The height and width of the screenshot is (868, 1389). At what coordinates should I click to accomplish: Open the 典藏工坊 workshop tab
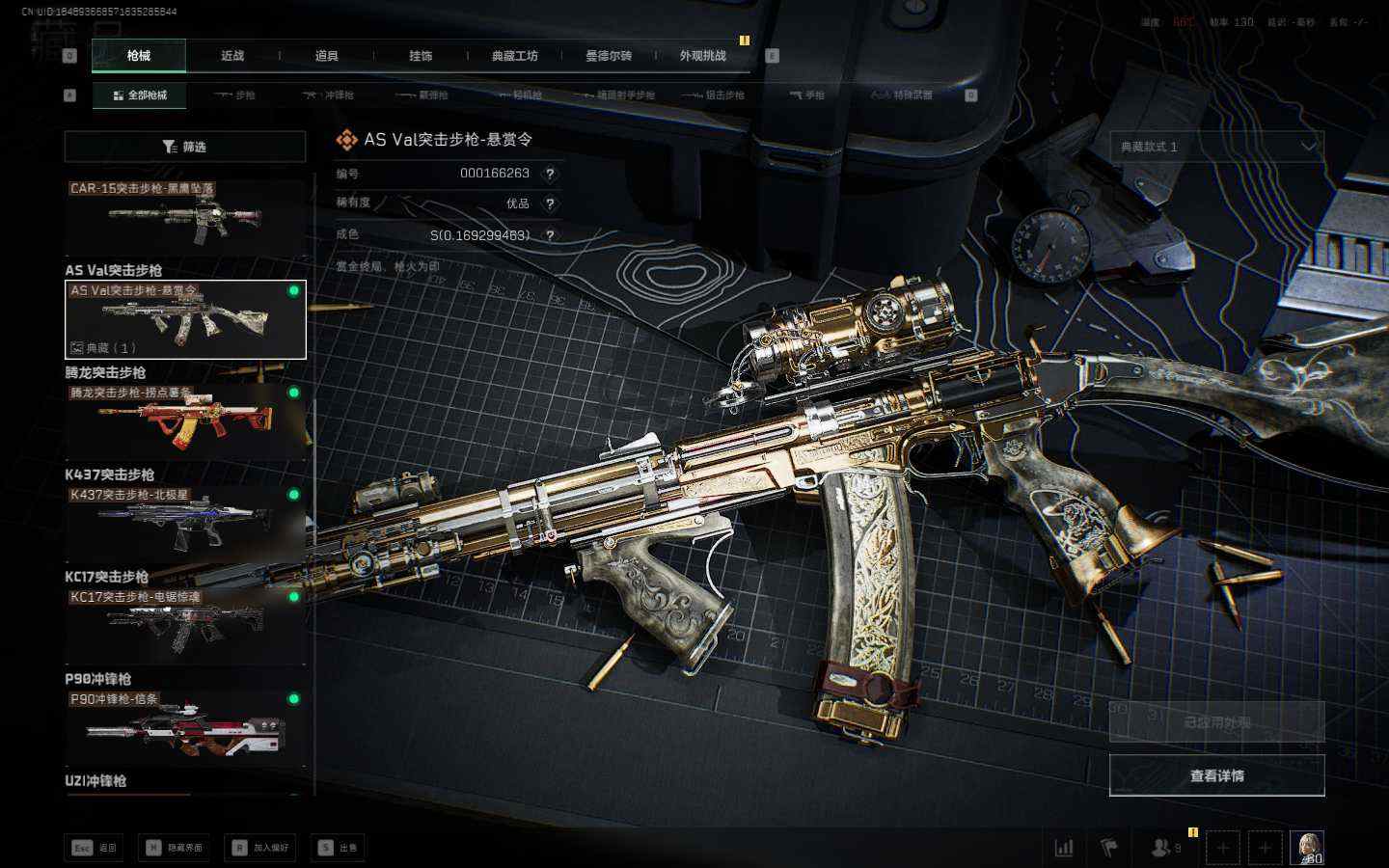click(x=515, y=56)
